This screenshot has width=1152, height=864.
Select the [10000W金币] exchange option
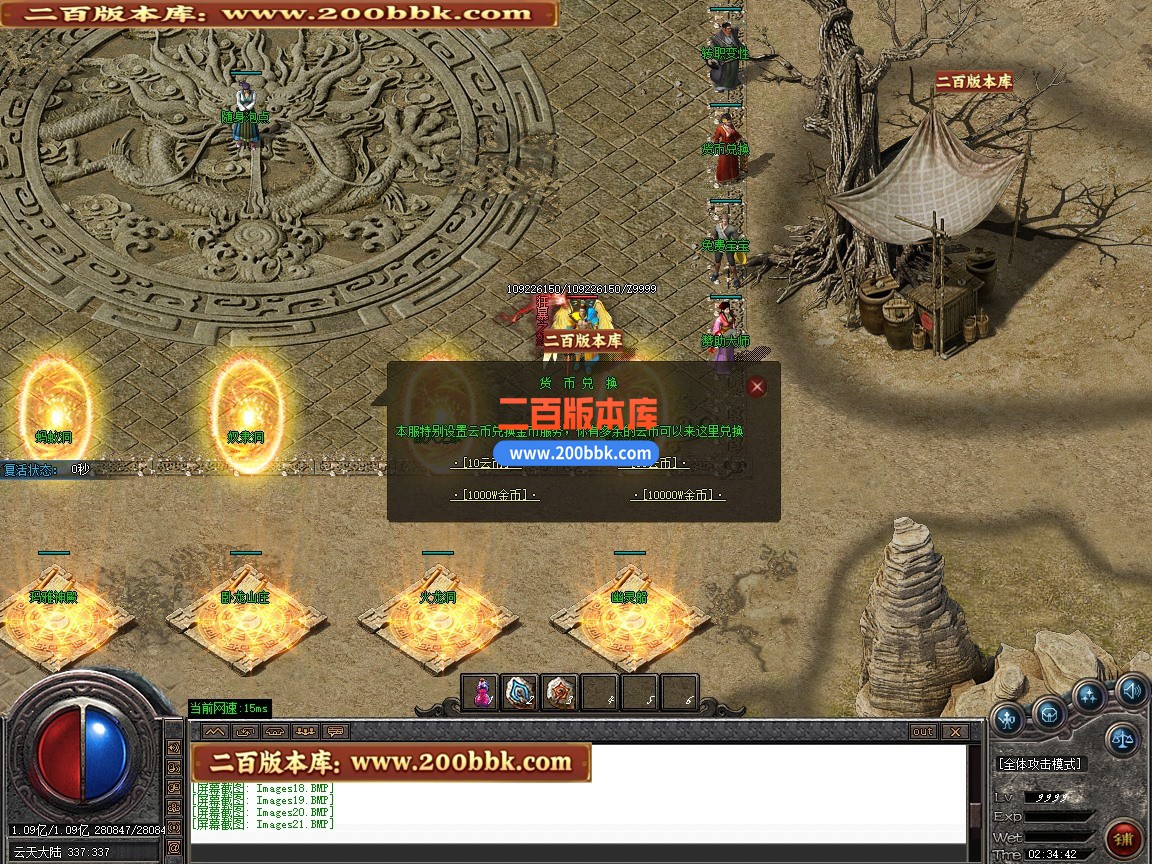(x=677, y=495)
